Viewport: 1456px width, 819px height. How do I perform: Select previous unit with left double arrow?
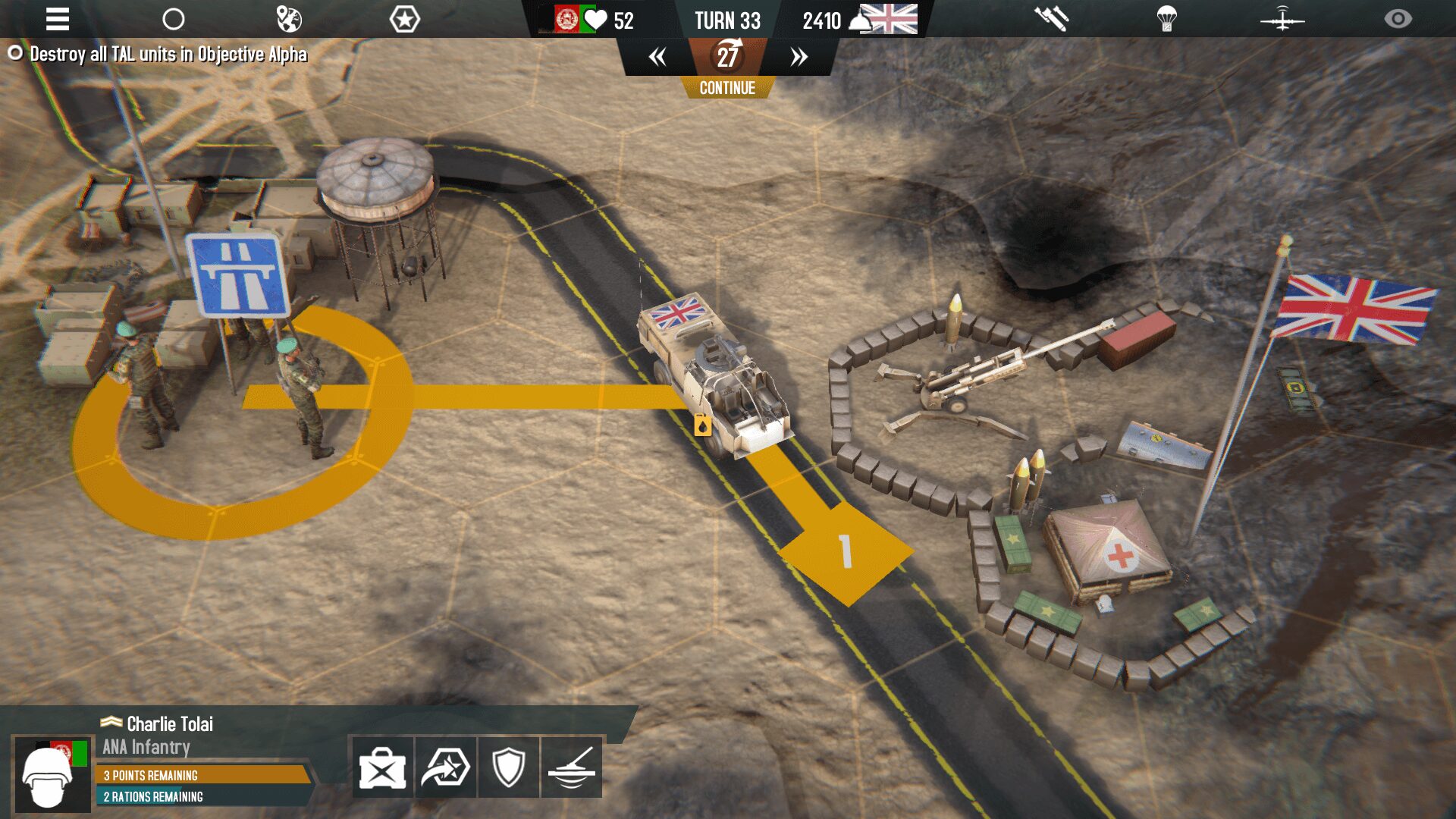pos(657,57)
